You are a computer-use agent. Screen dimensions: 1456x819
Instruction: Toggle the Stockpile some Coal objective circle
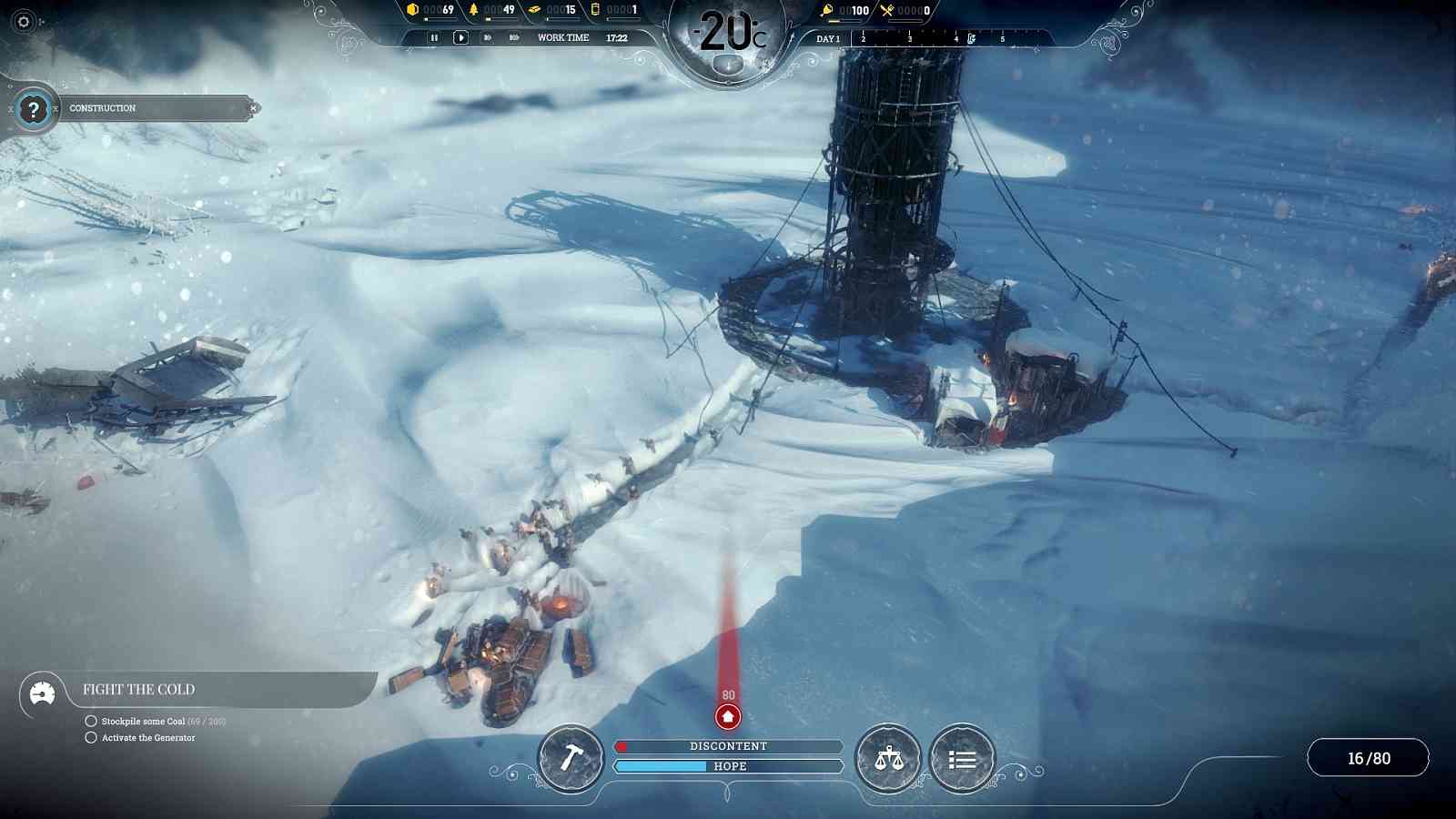tap(90, 723)
